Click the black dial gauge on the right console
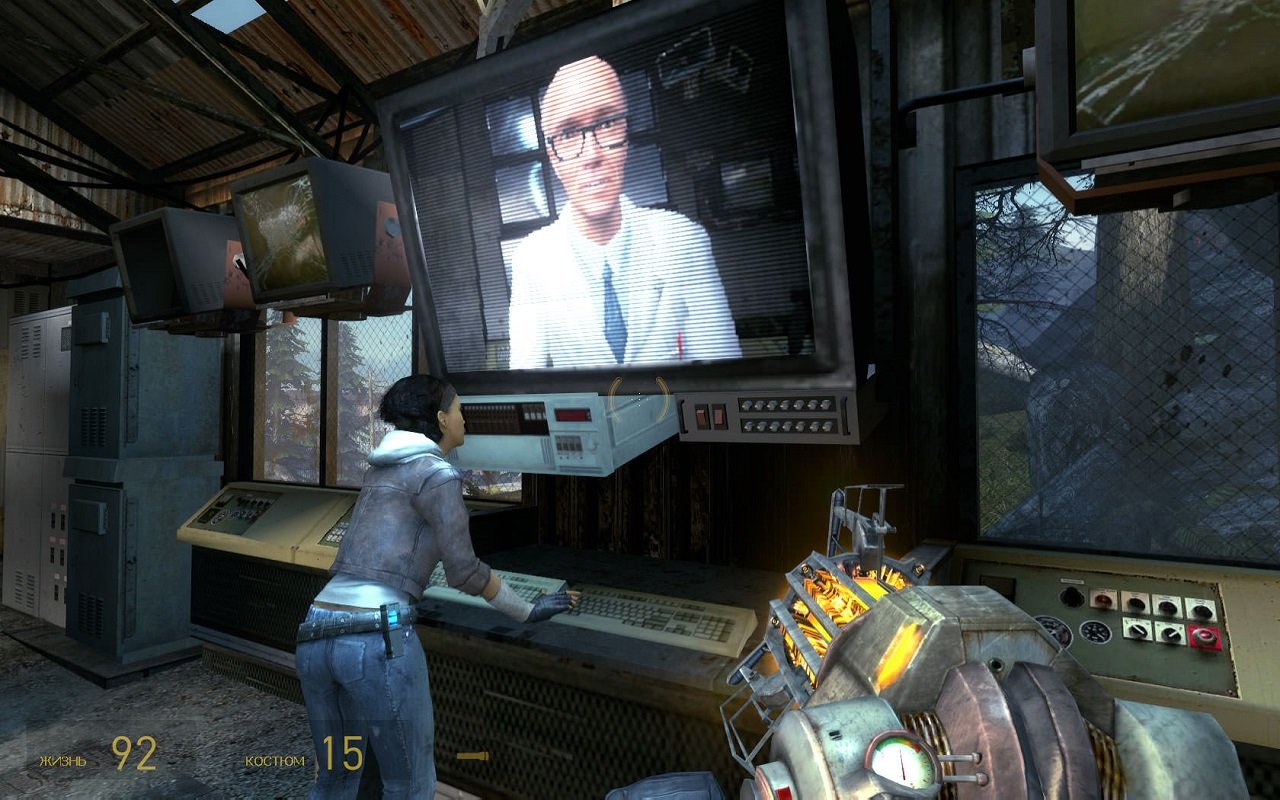 (1094, 632)
